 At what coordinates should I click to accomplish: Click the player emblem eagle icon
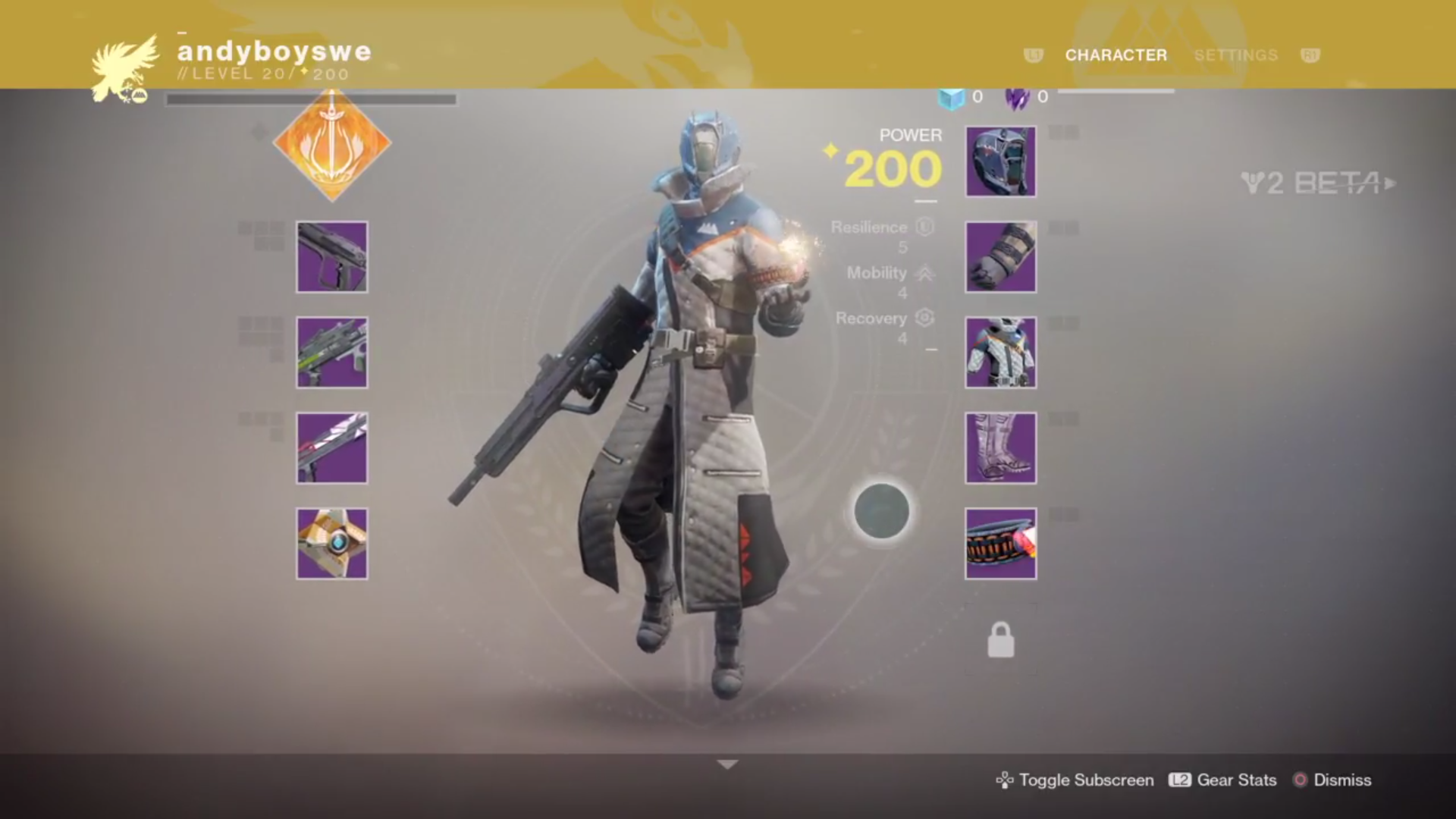coord(125,68)
